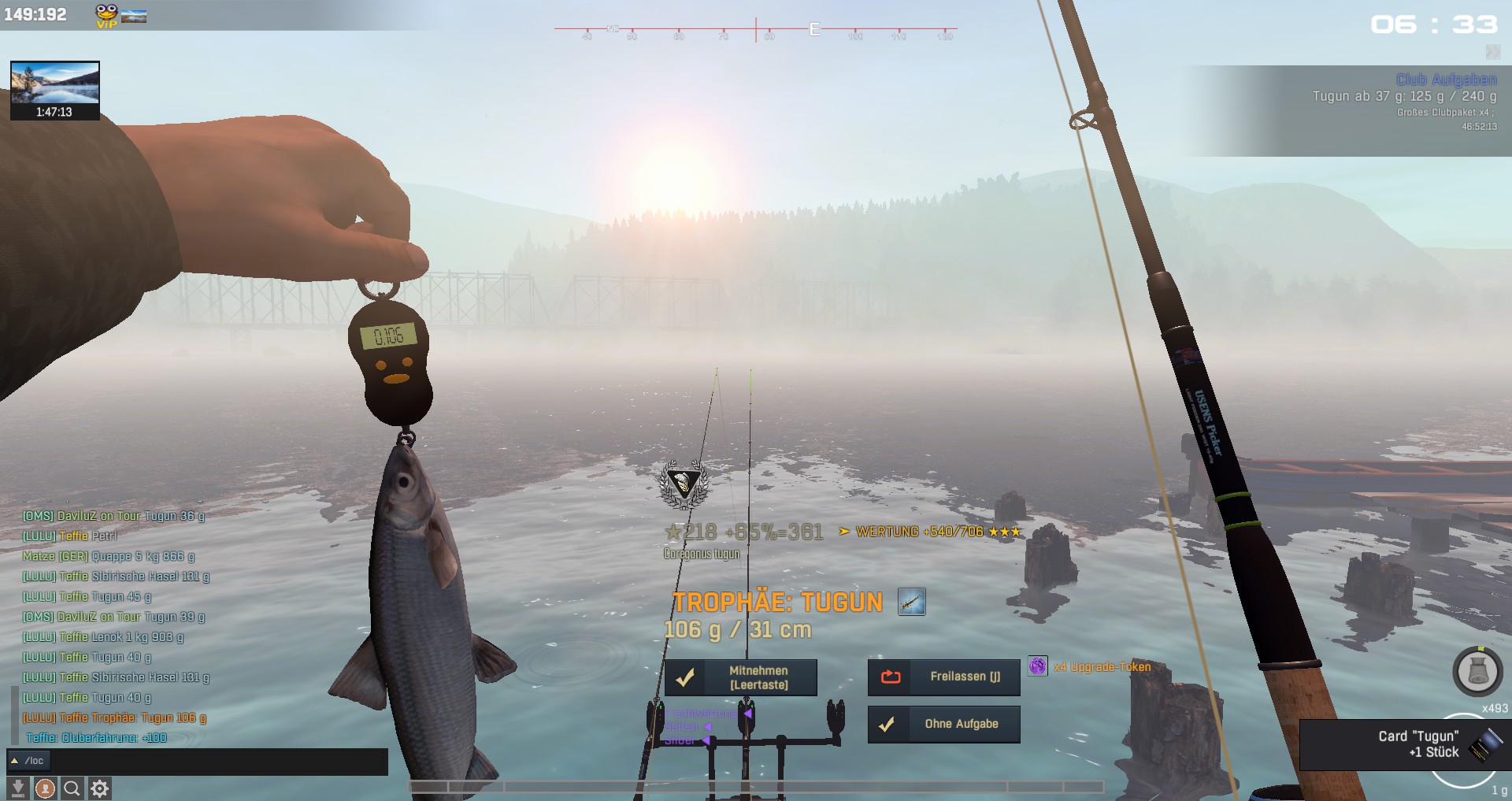Click the download arrow chat icon
Image resolution: width=1512 pixels, height=801 pixels.
click(18, 788)
